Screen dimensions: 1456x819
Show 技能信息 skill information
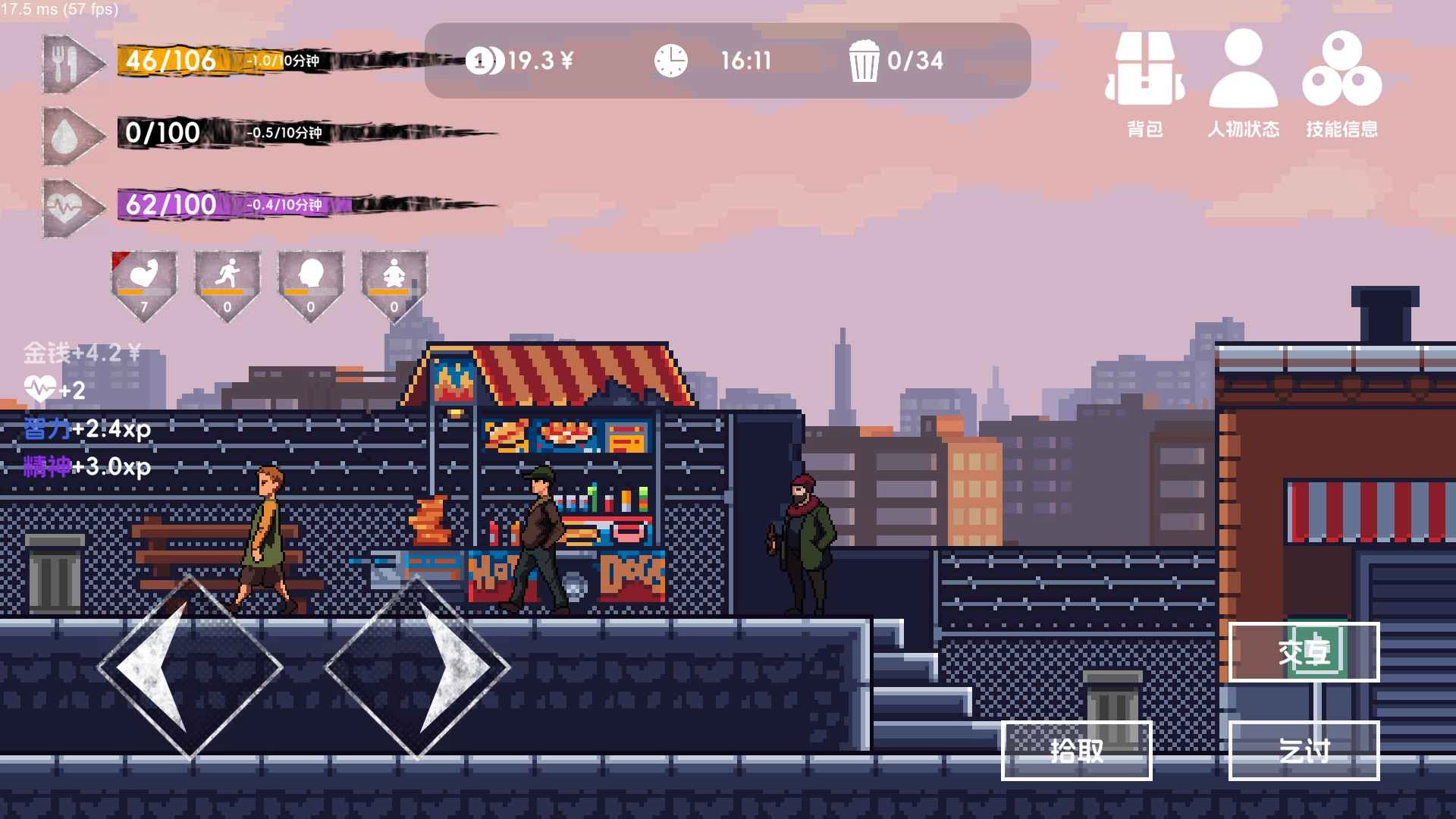pos(1341,83)
